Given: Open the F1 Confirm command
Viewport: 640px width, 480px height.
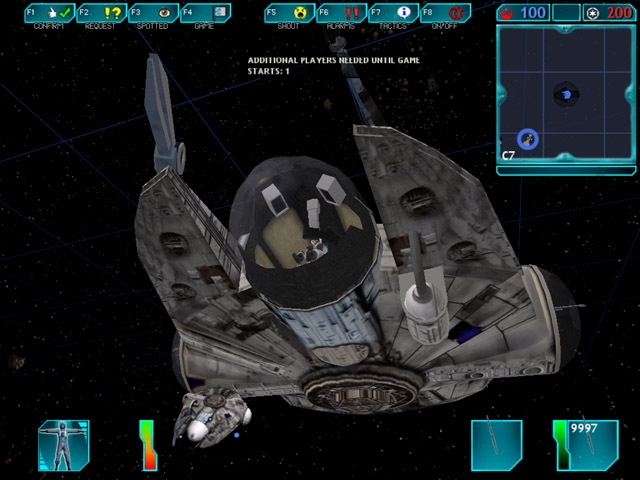Looking at the screenshot, I should point(49,14).
